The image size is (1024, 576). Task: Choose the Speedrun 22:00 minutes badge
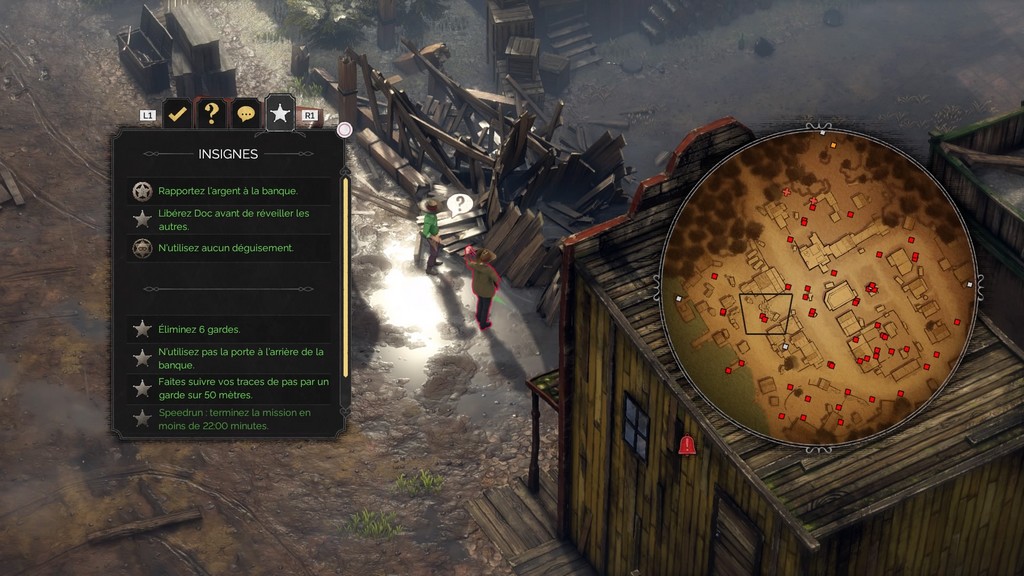[234, 419]
